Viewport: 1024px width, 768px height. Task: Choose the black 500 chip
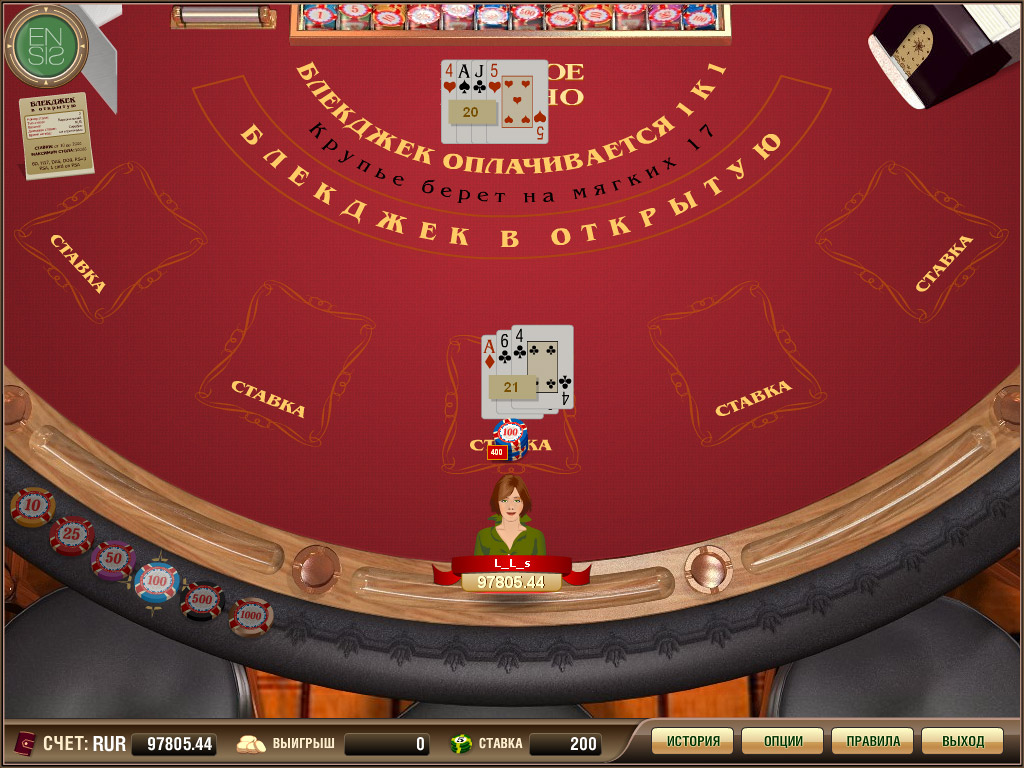(x=203, y=600)
